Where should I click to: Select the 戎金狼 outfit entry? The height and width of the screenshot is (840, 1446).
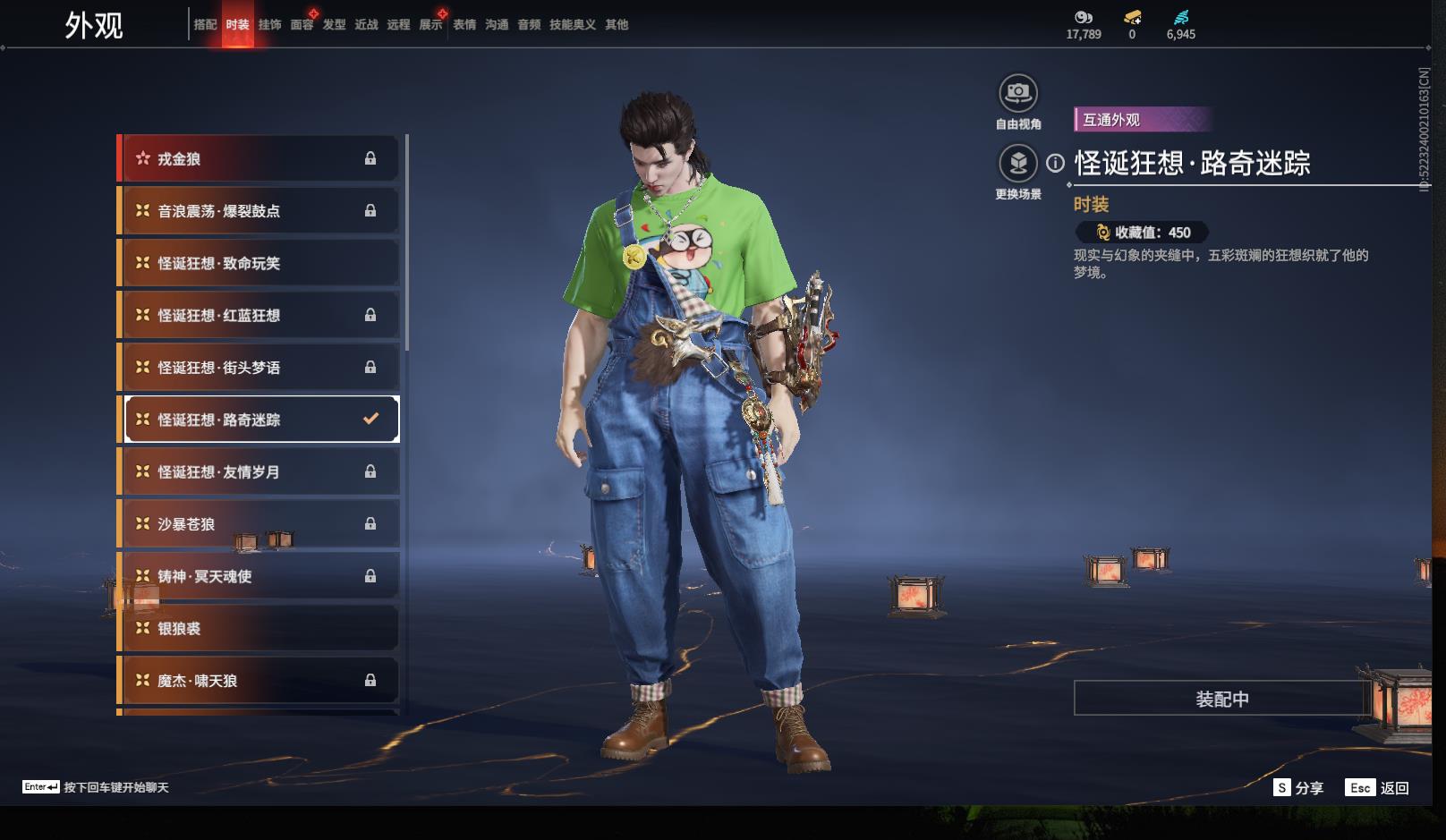(x=259, y=159)
